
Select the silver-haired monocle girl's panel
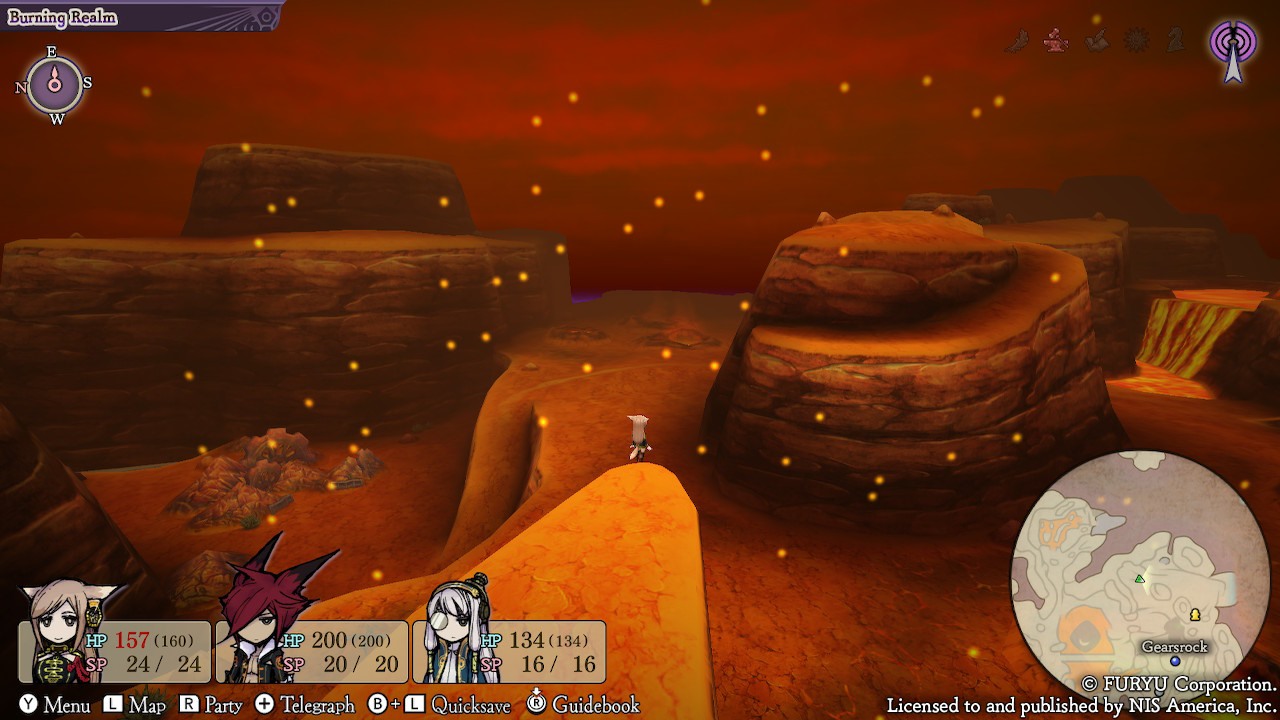(510, 650)
